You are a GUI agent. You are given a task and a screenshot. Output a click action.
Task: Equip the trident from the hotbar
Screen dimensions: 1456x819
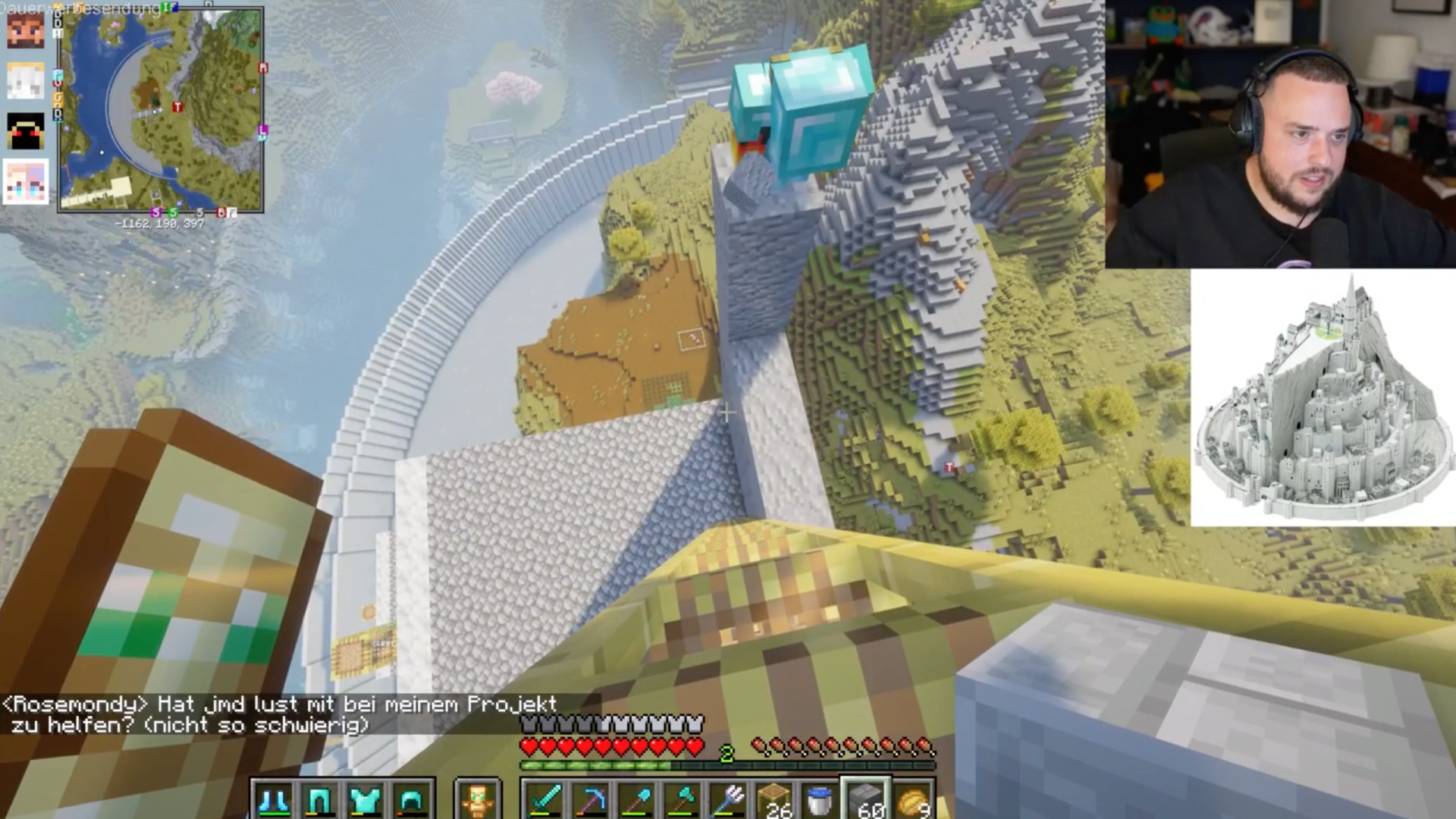point(729,801)
